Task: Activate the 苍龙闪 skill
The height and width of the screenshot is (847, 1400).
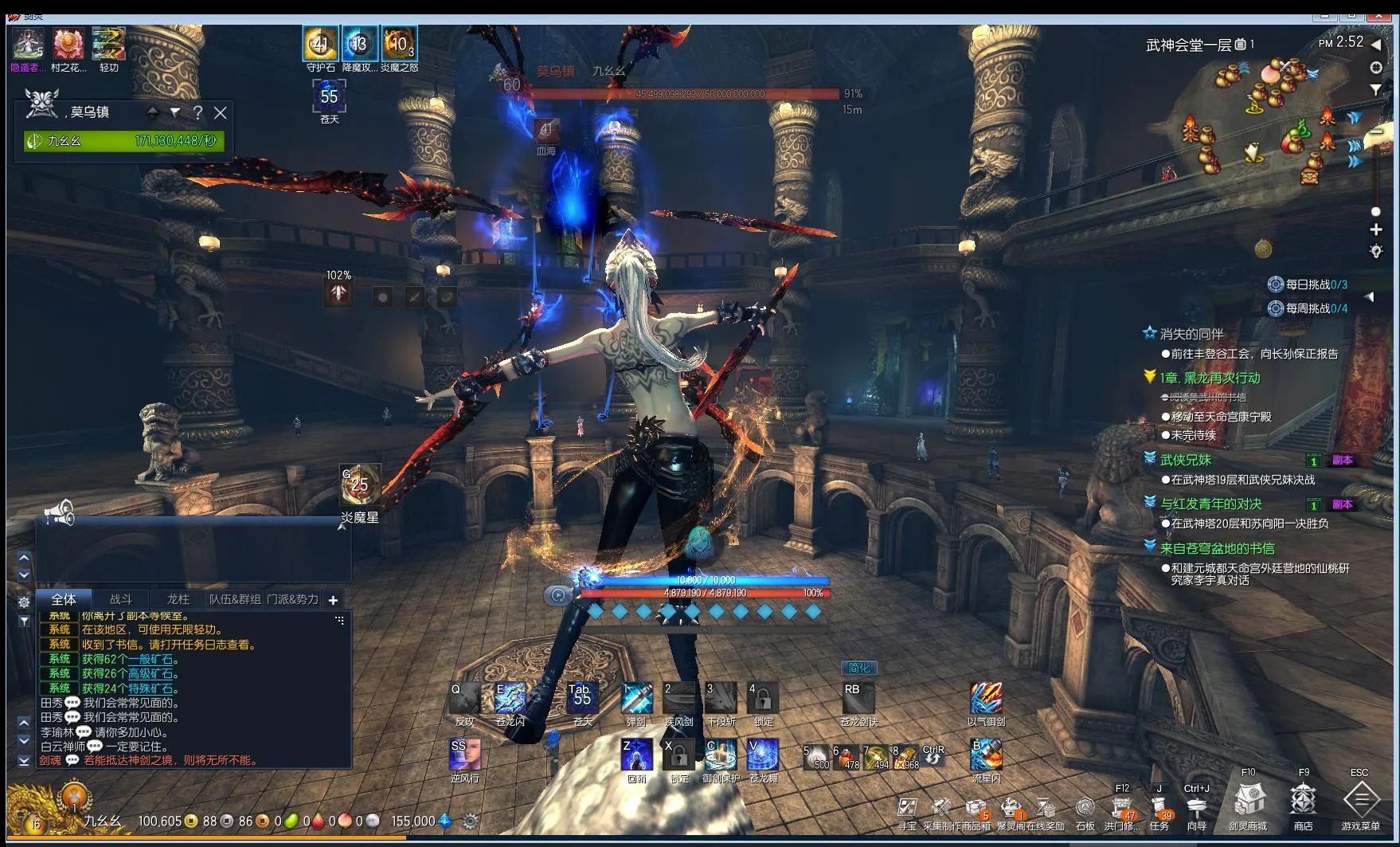Action: click(x=510, y=699)
